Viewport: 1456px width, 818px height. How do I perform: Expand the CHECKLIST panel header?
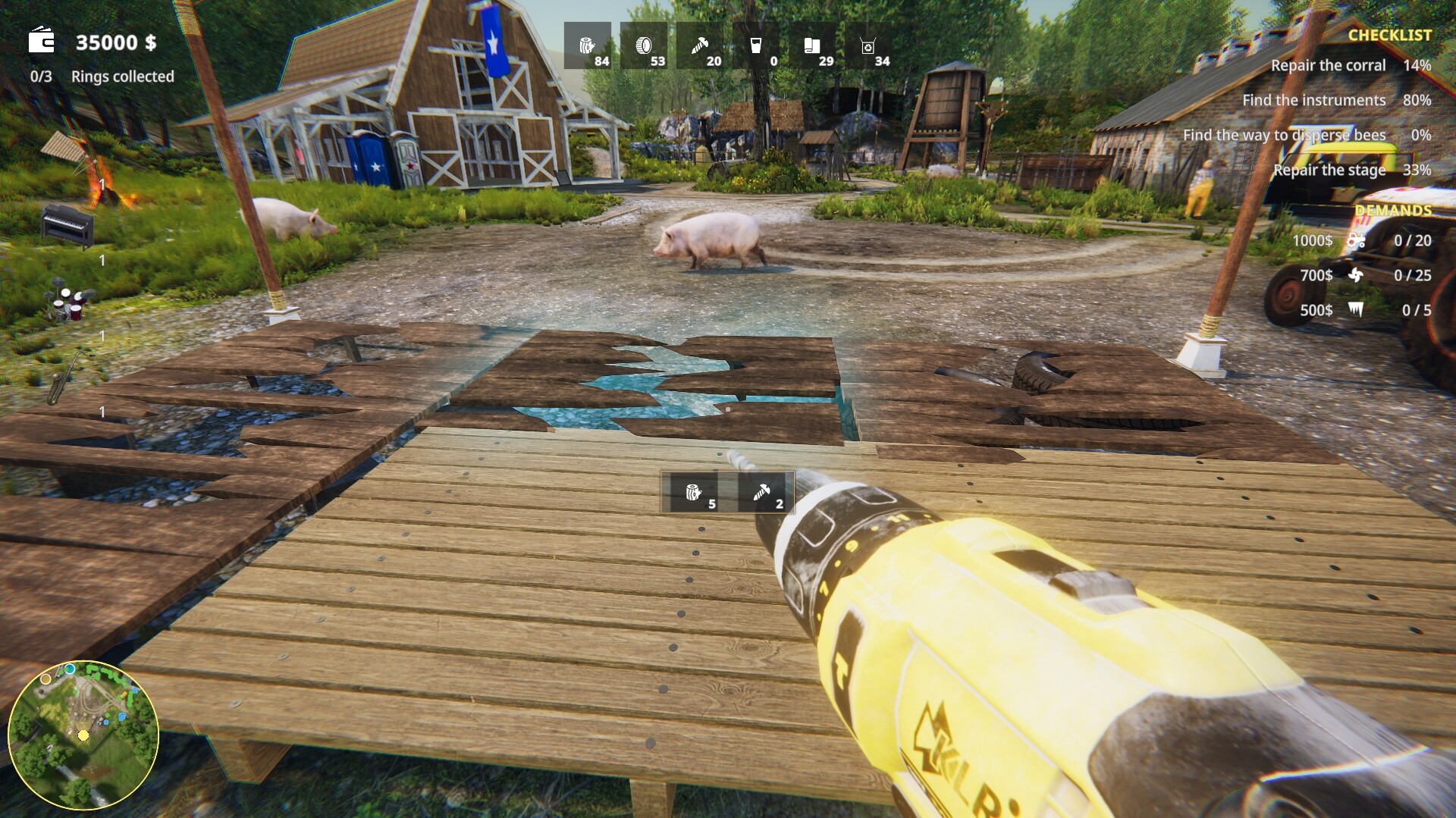(x=1391, y=33)
